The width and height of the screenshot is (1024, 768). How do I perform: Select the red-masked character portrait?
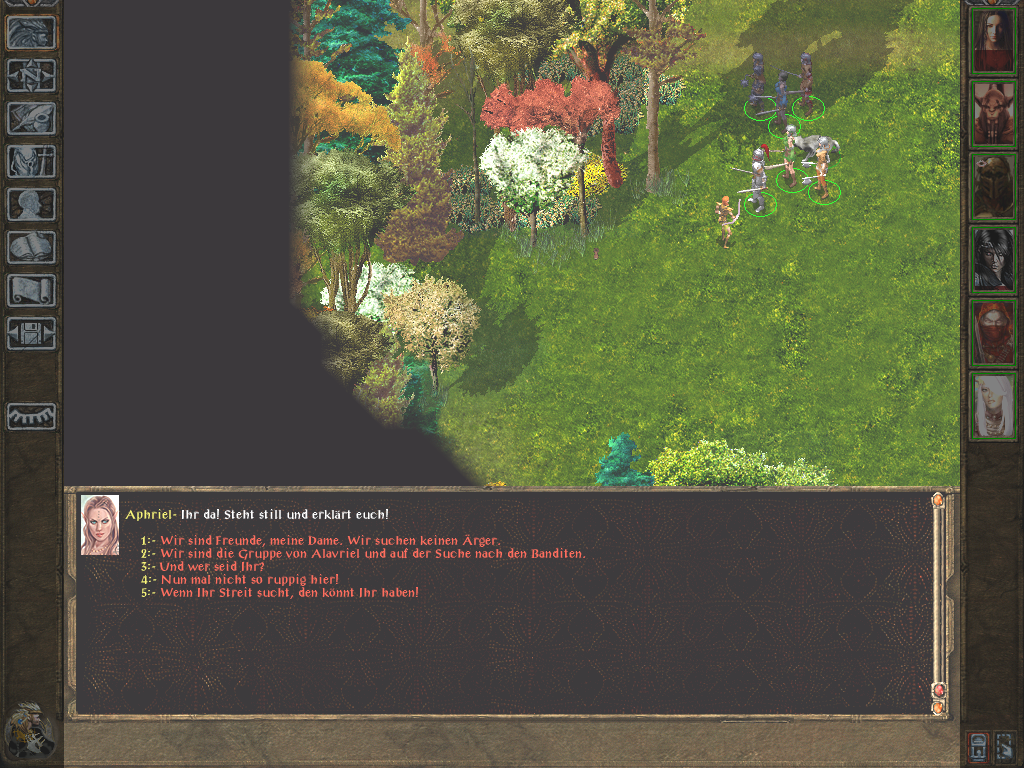click(x=994, y=333)
